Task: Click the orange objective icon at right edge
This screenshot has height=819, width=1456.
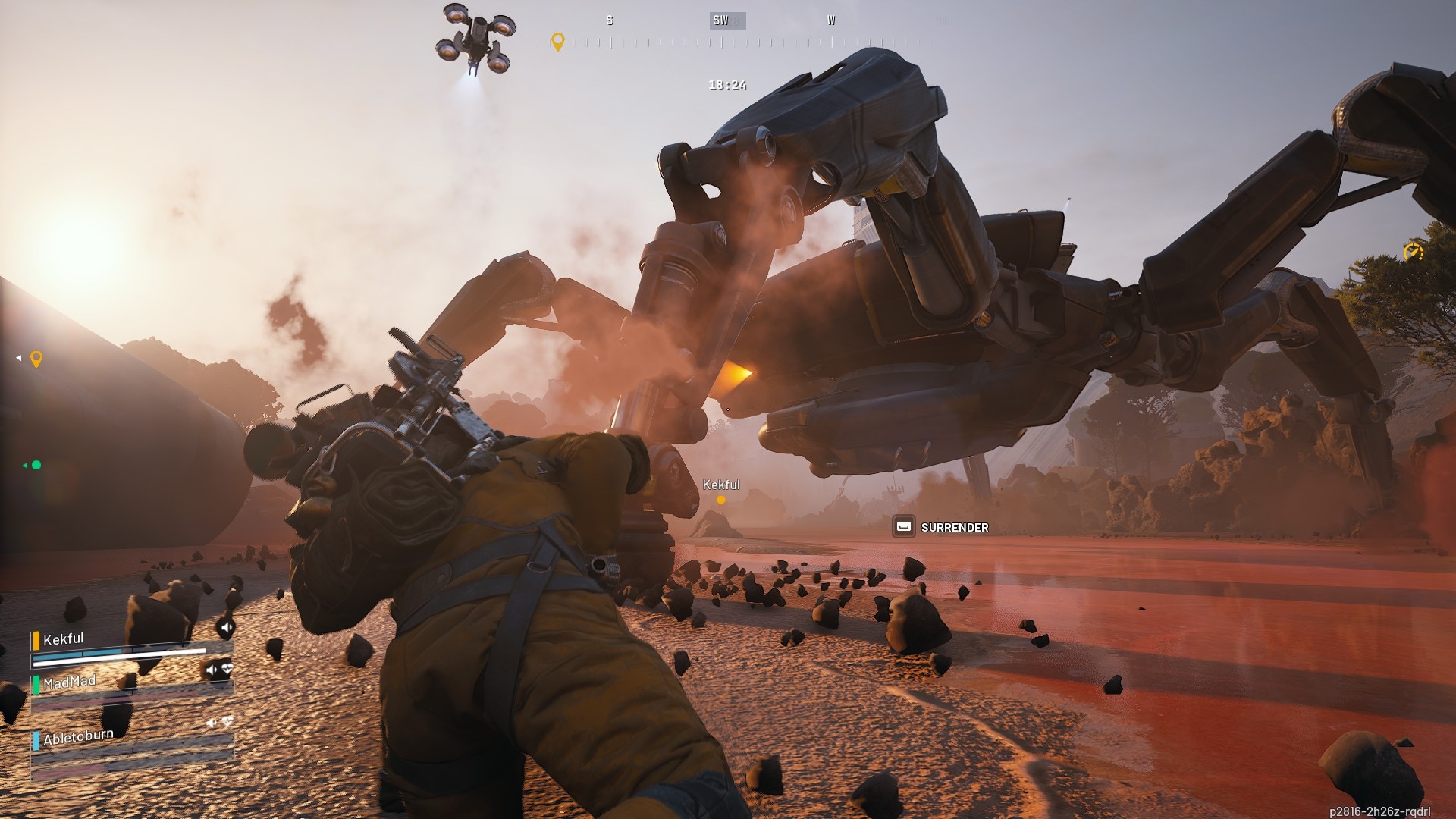Action: click(x=1413, y=252)
